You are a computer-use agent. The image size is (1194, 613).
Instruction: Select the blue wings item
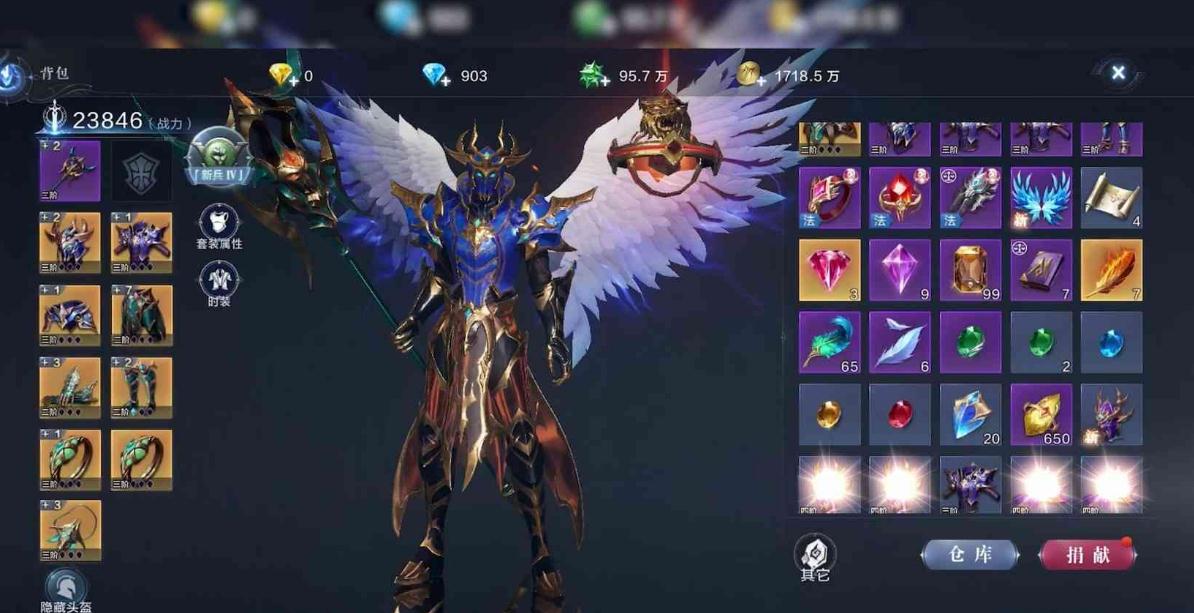coord(1041,197)
